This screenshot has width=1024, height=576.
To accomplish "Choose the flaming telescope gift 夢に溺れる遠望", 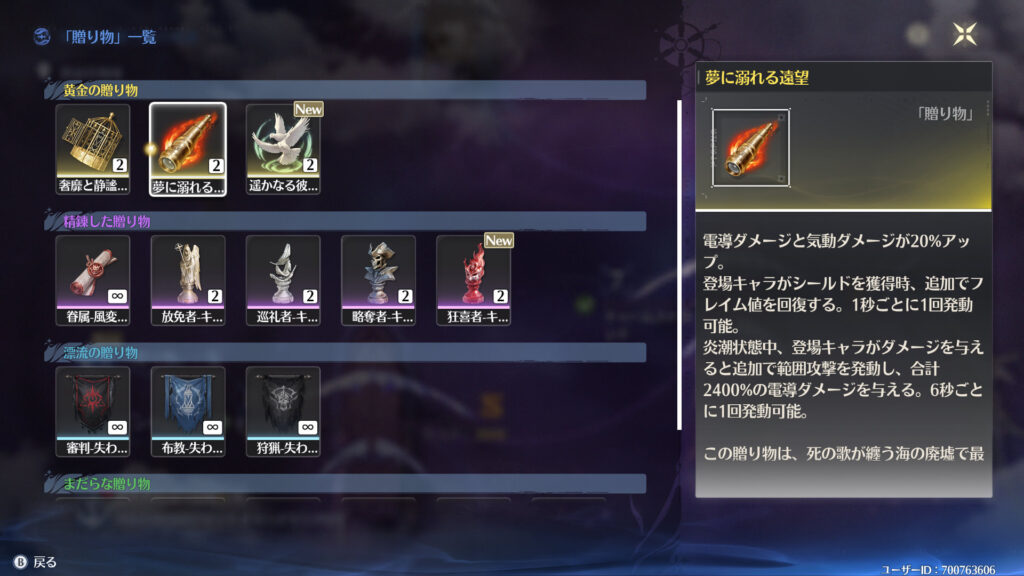I will [x=188, y=148].
